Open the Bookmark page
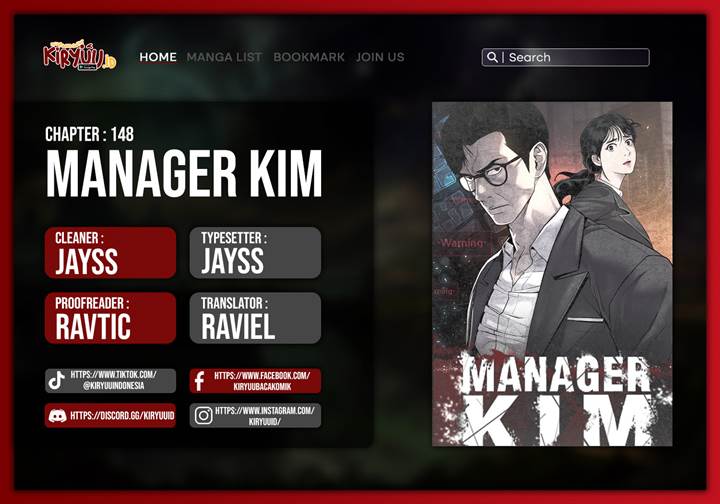Viewport: 720px width, 504px height. pyautogui.click(x=309, y=57)
